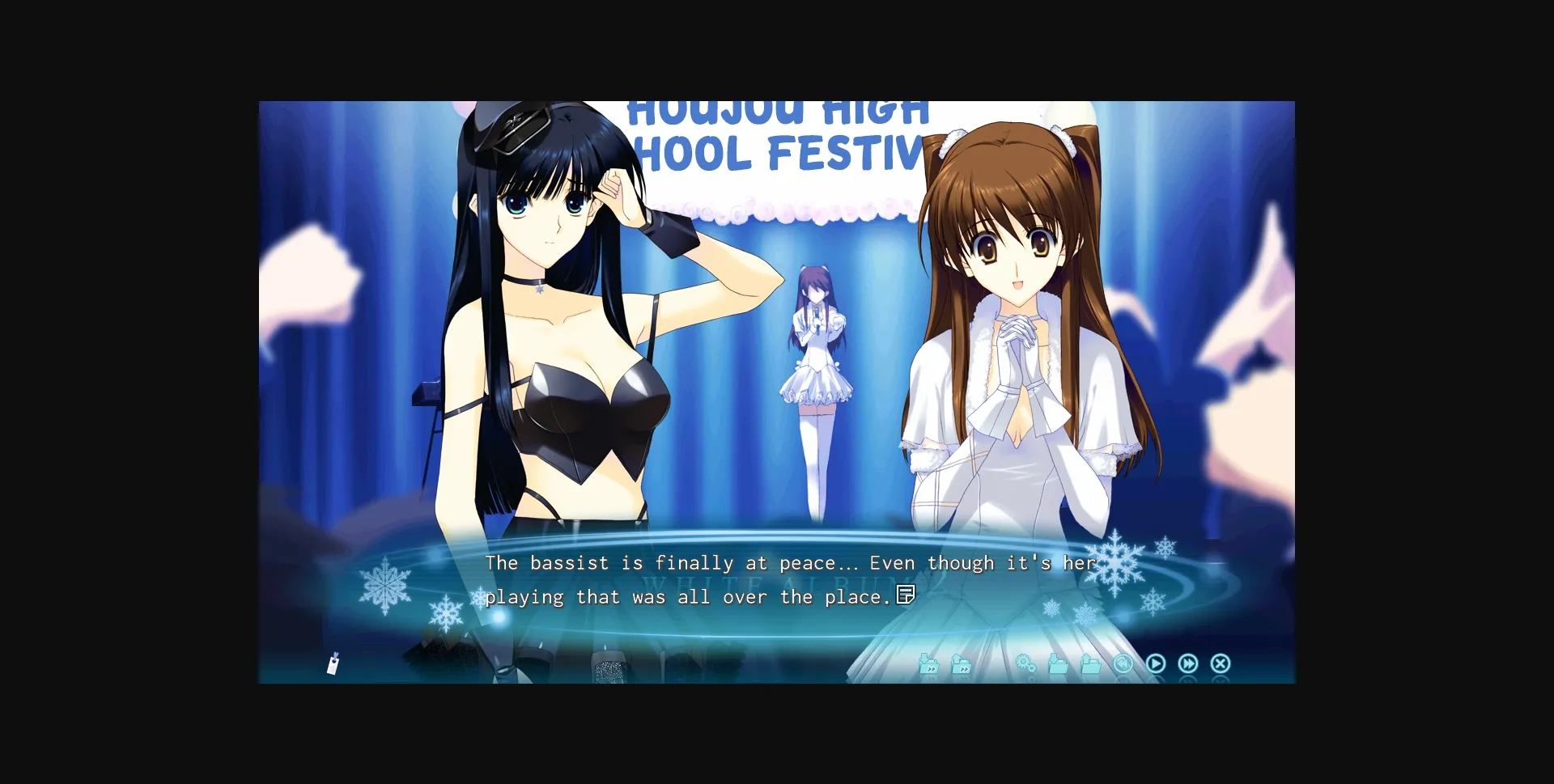This screenshot has width=1554, height=784.
Task: Select the save game folder icon
Action: (x=1056, y=663)
